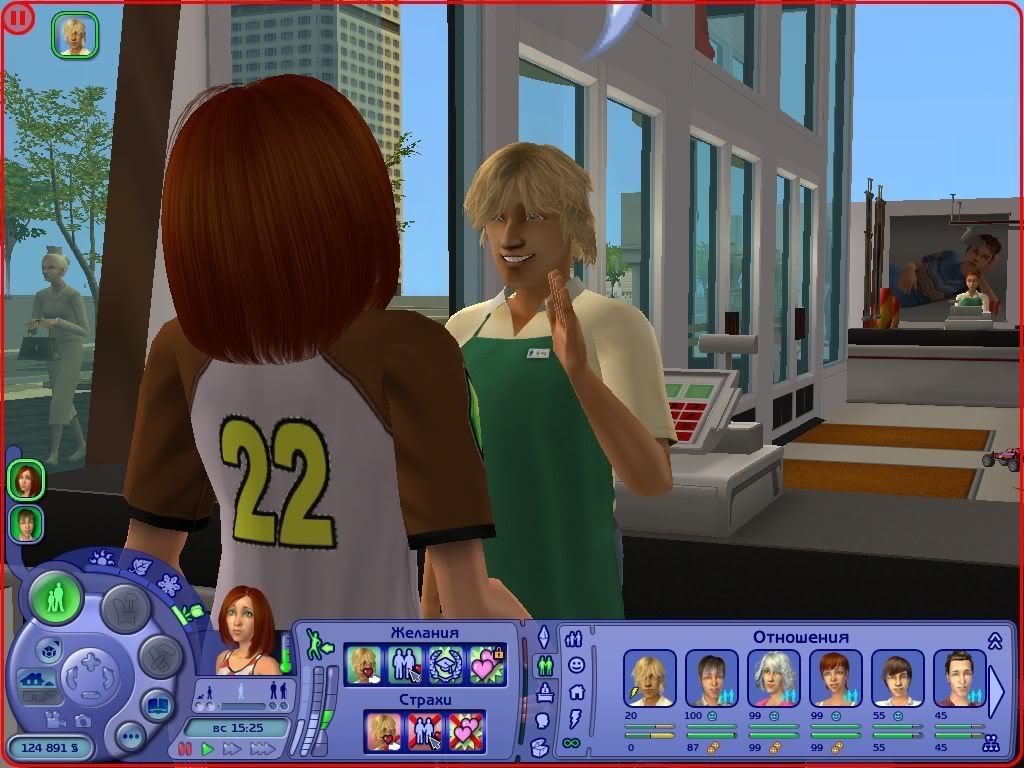Resume game at normal play speed
The height and width of the screenshot is (768, 1024).
pyautogui.click(x=208, y=748)
